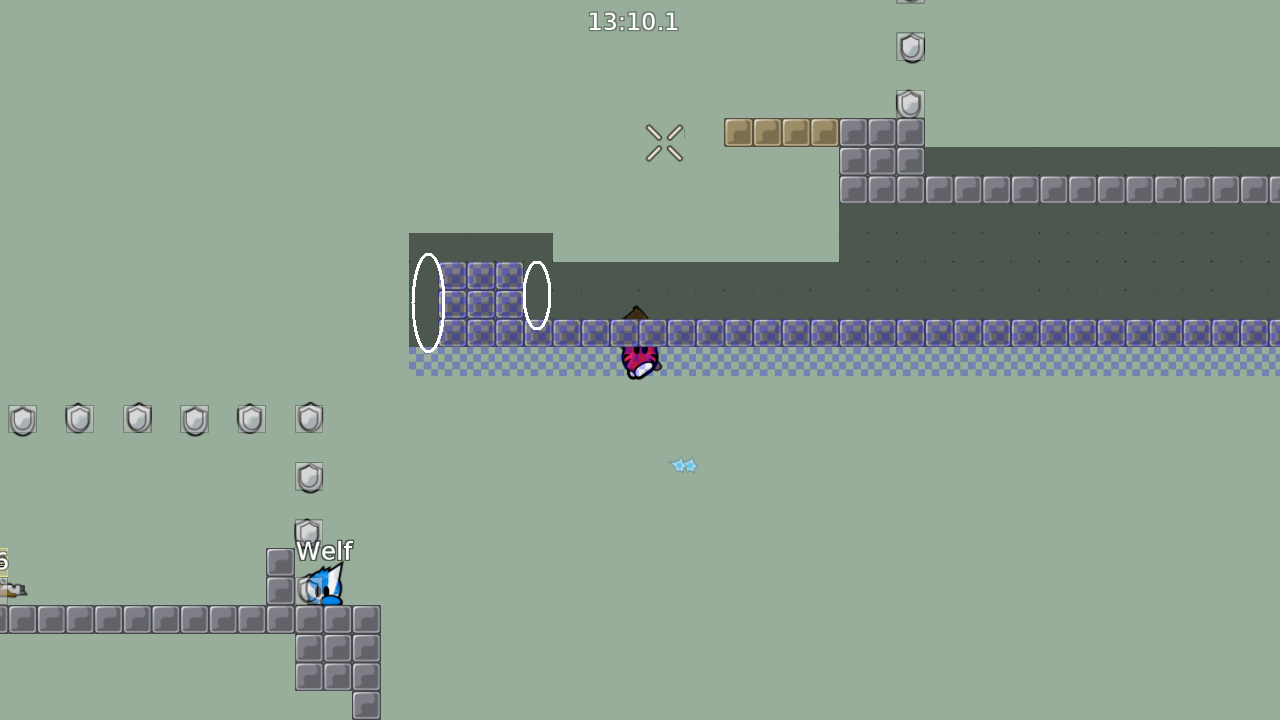Grab the armor shield above Welf's head
This screenshot has width=1280, height=720.
tap(308, 532)
